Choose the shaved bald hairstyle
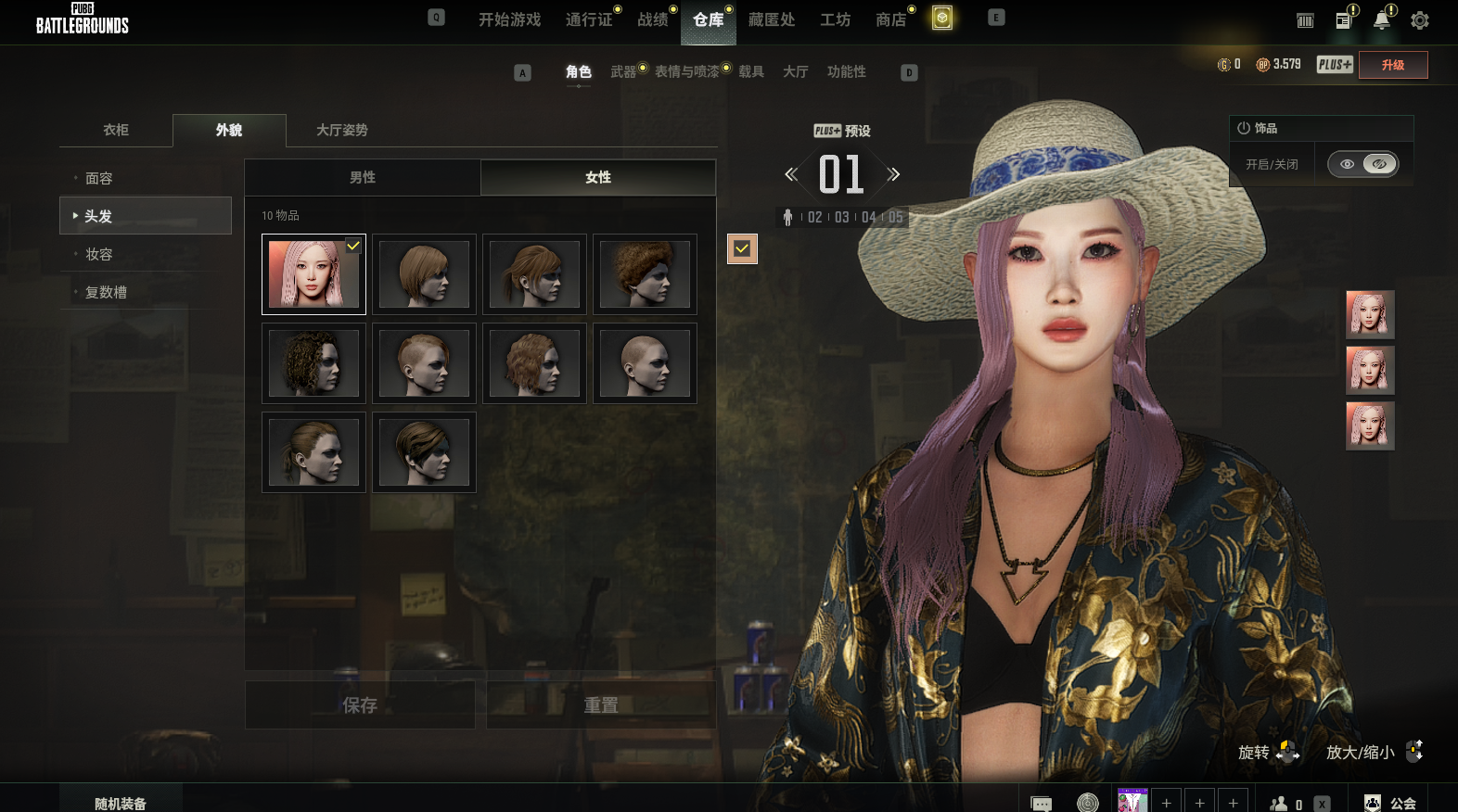1458x812 pixels. point(645,363)
